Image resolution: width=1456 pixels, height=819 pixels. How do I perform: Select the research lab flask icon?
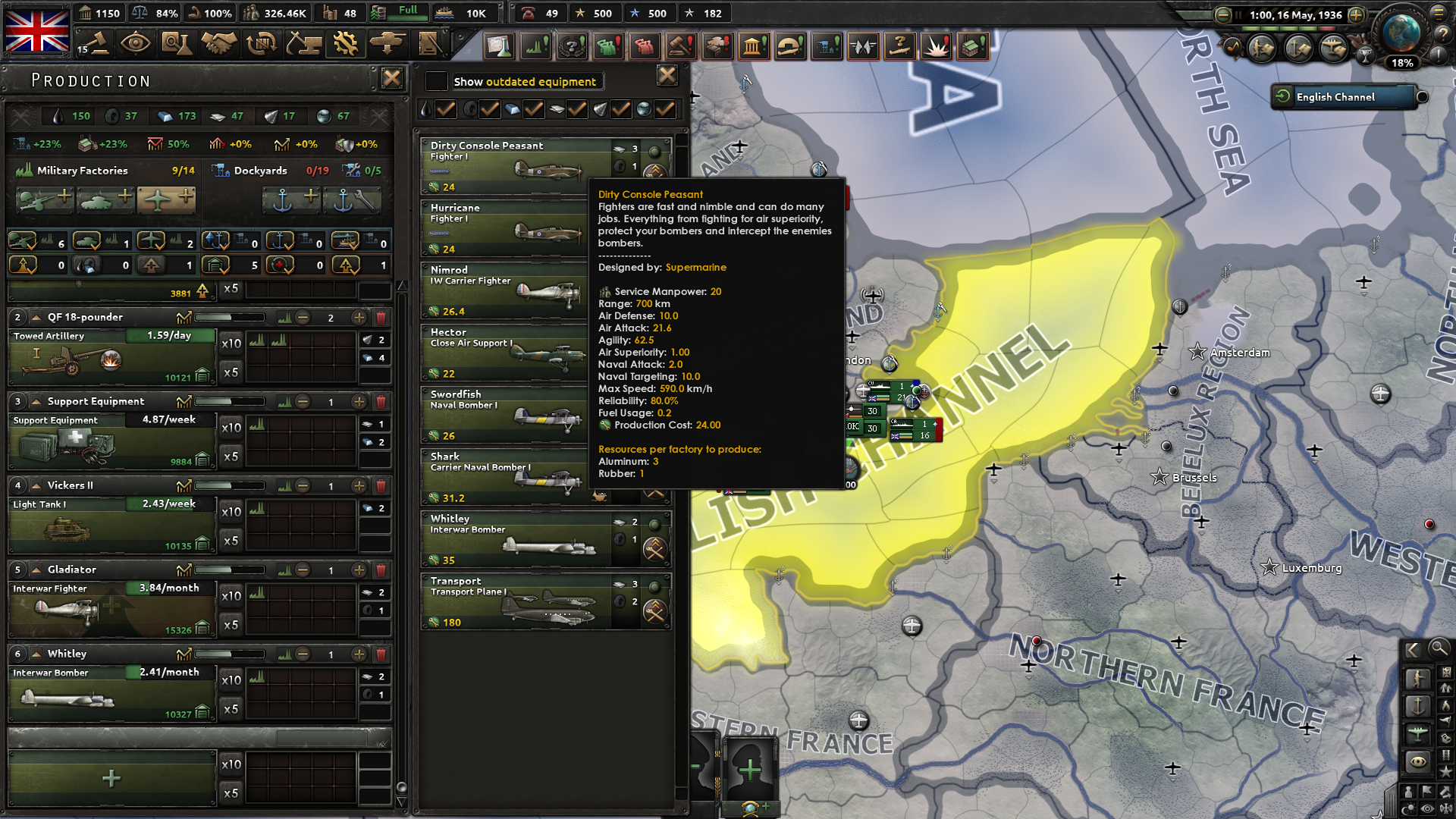pyautogui.click(x=176, y=44)
